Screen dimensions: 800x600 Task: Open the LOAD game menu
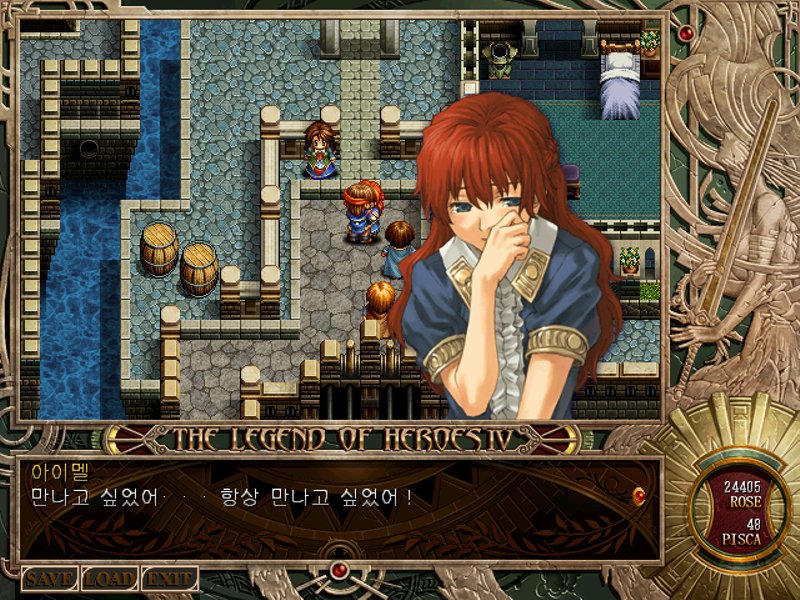[x=109, y=578]
